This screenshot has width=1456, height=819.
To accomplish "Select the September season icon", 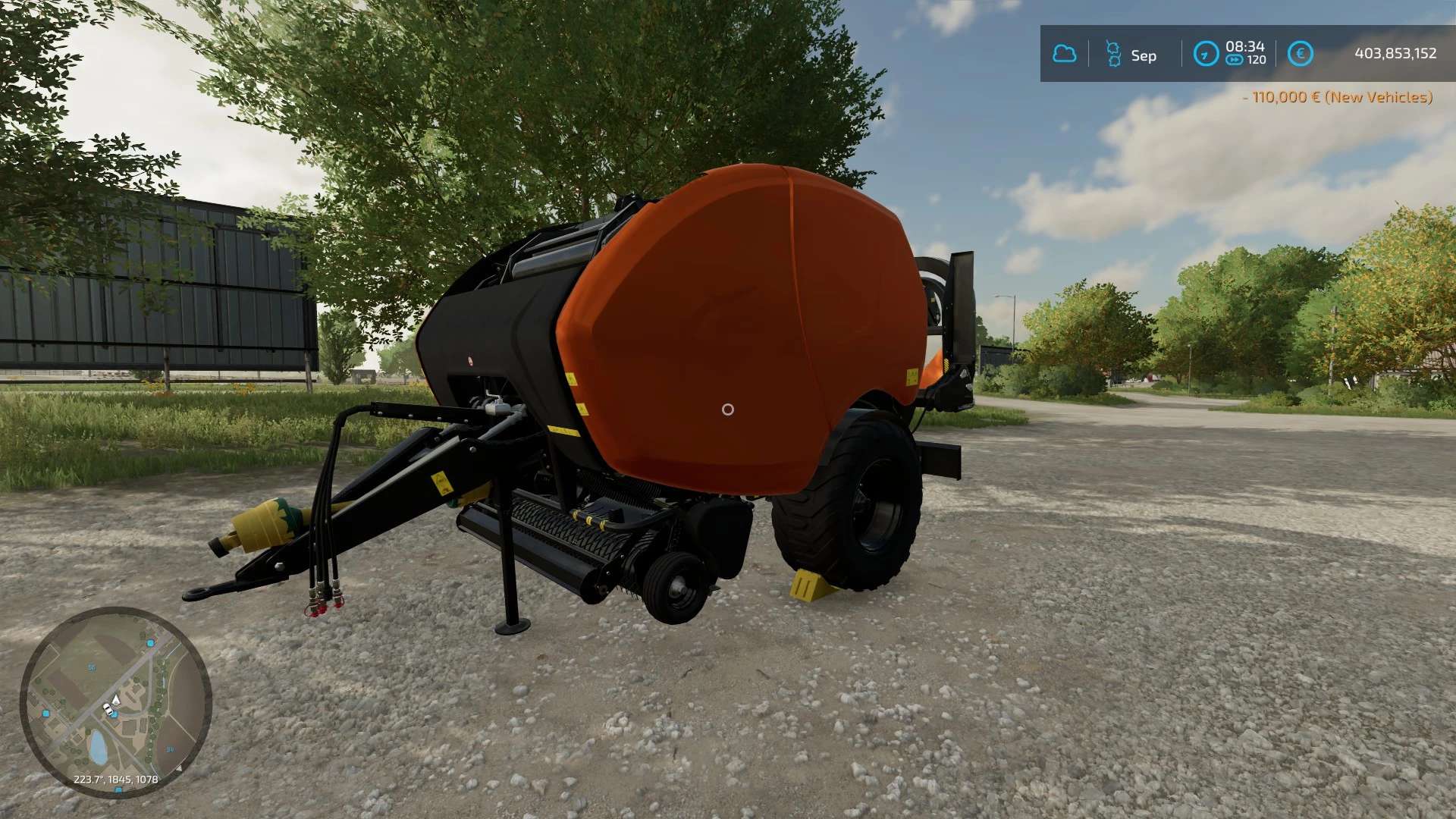I will [x=1113, y=54].
